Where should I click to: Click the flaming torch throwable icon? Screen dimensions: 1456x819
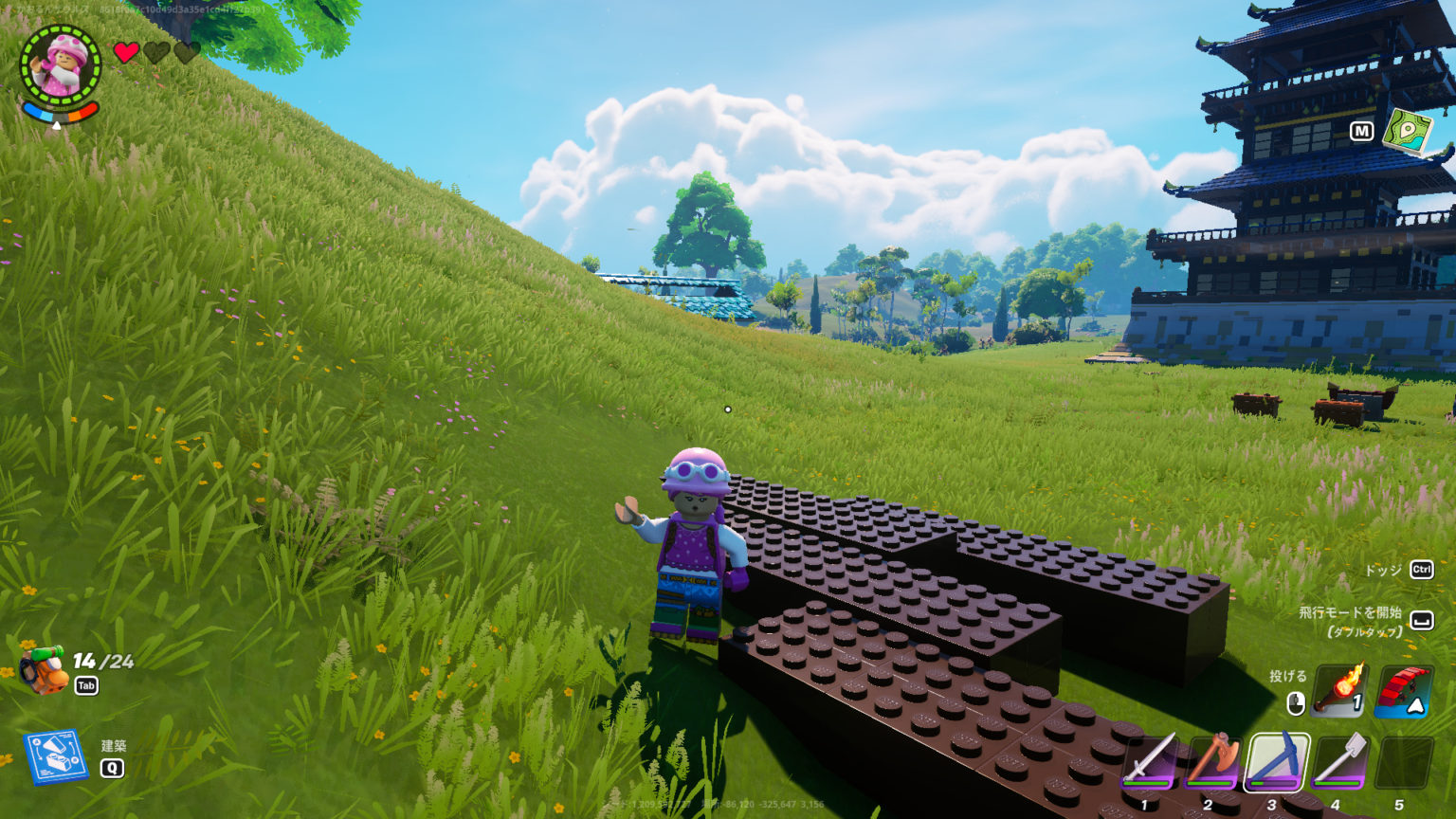pyautogui.click(x=1339, y=689)
